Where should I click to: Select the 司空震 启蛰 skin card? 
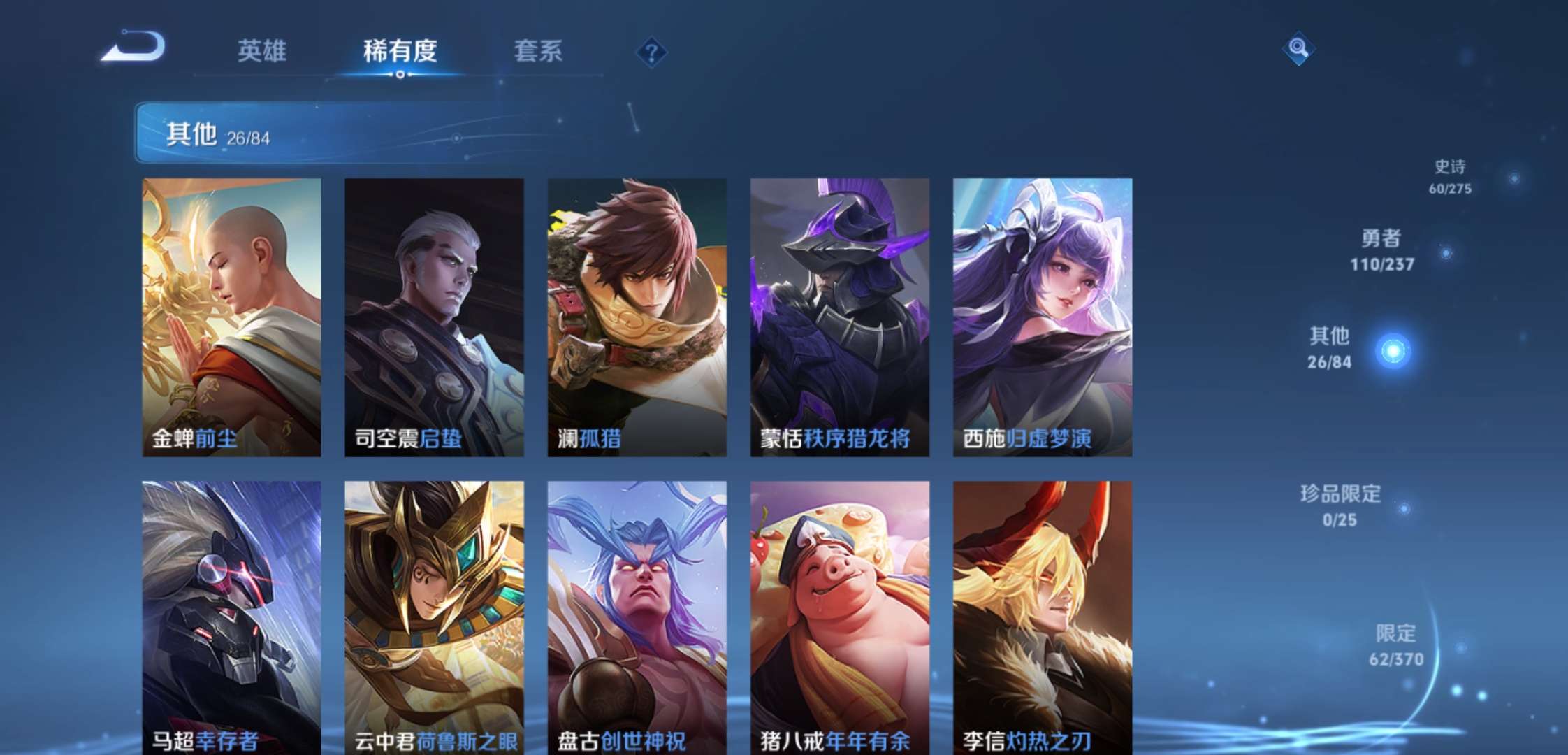pos(434,317)
